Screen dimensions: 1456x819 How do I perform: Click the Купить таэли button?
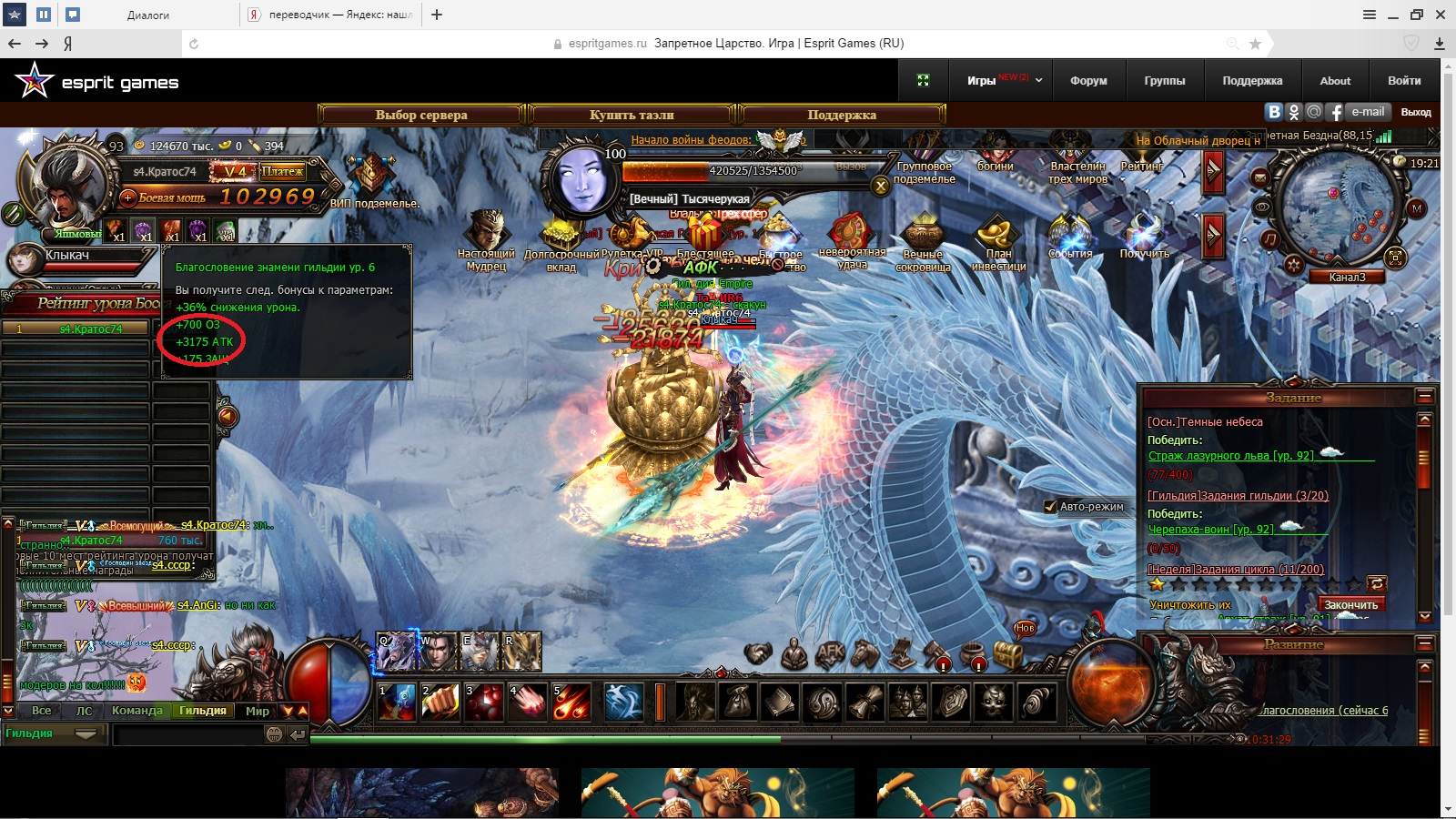pos(632,115)
